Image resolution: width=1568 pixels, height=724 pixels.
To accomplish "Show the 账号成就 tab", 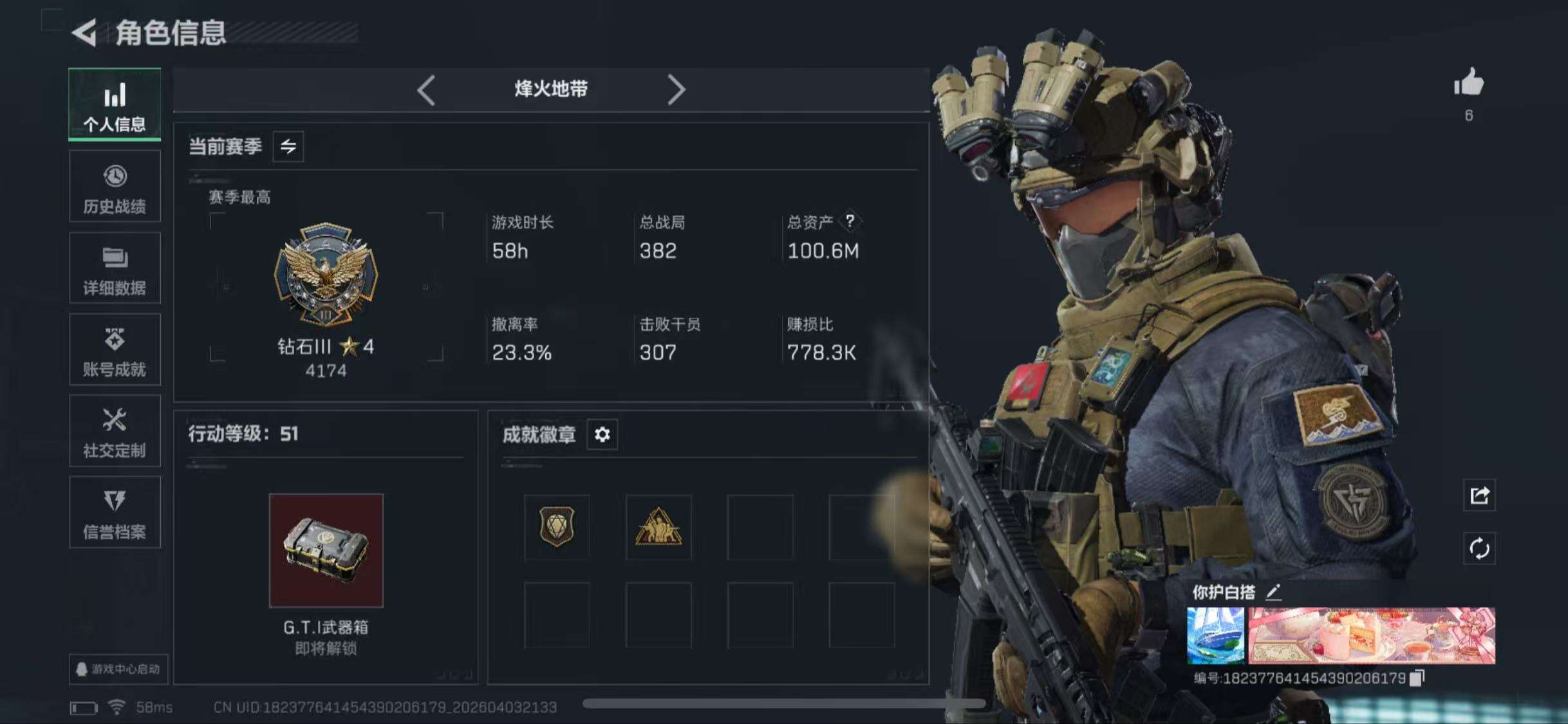I will point(115,350).
